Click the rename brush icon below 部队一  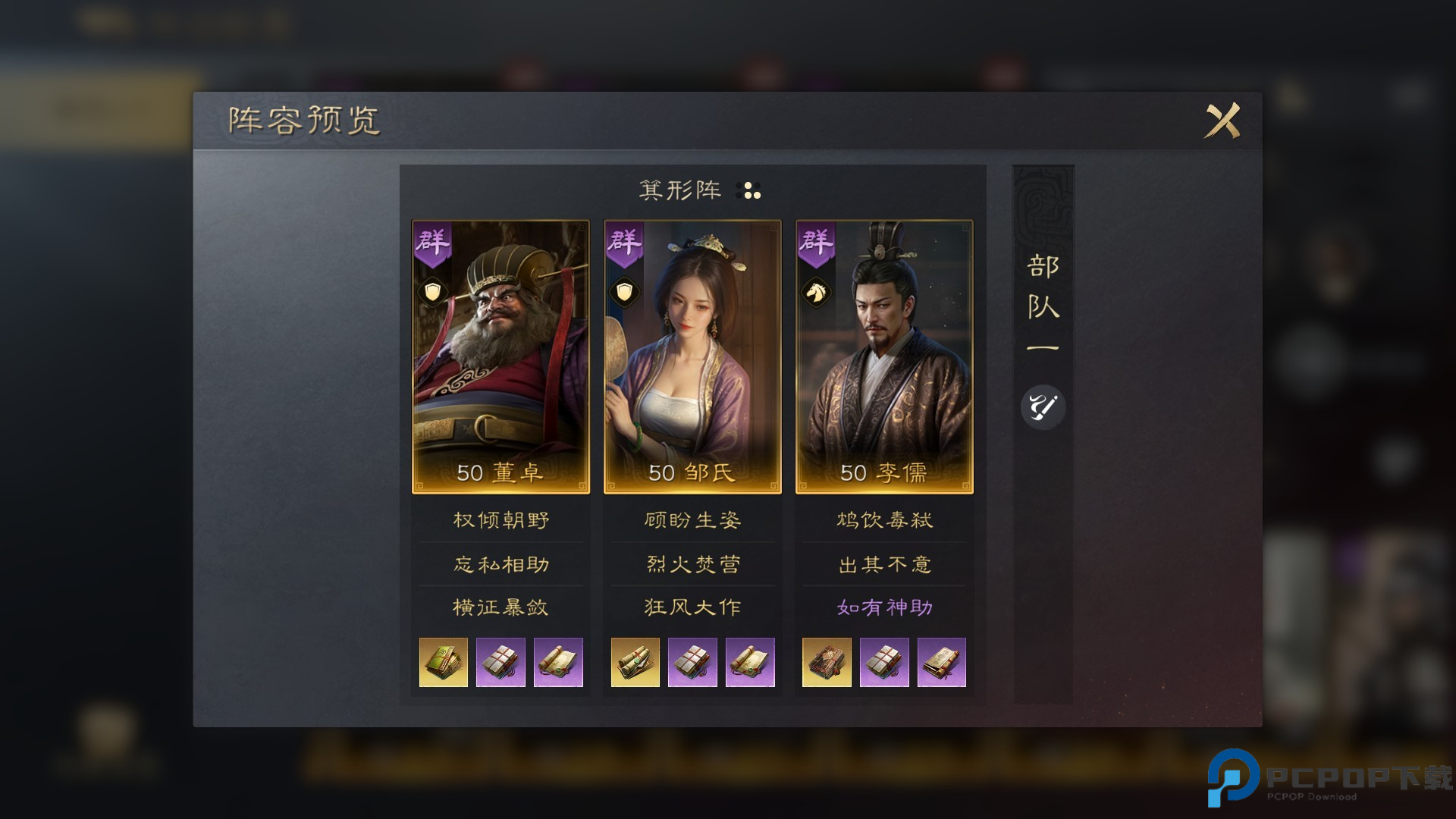tap(1043, 407)
